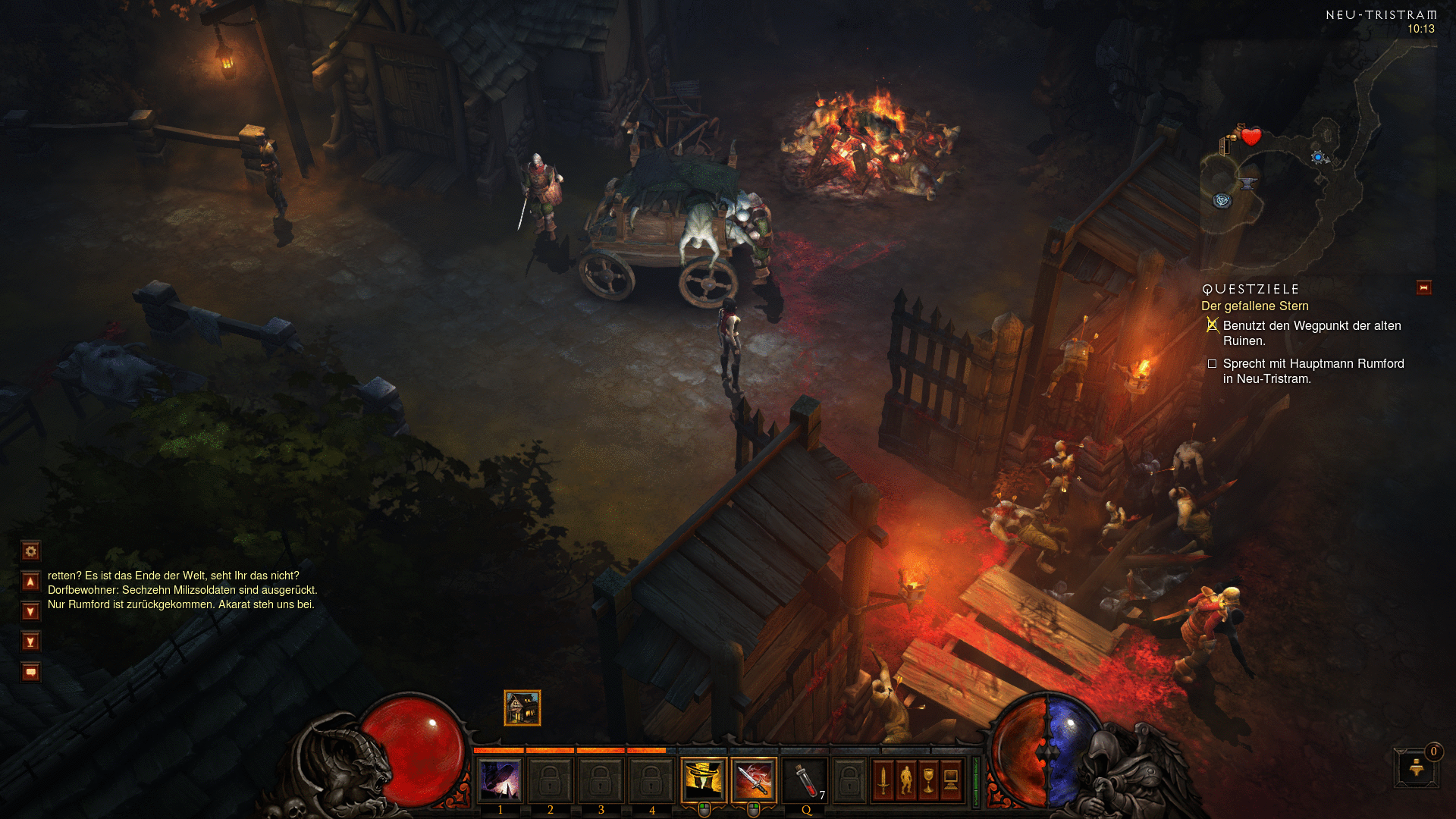1456x819 pixels.
Task: Collapse the Questziele tracker
Action: click(x=1423, y=288)
